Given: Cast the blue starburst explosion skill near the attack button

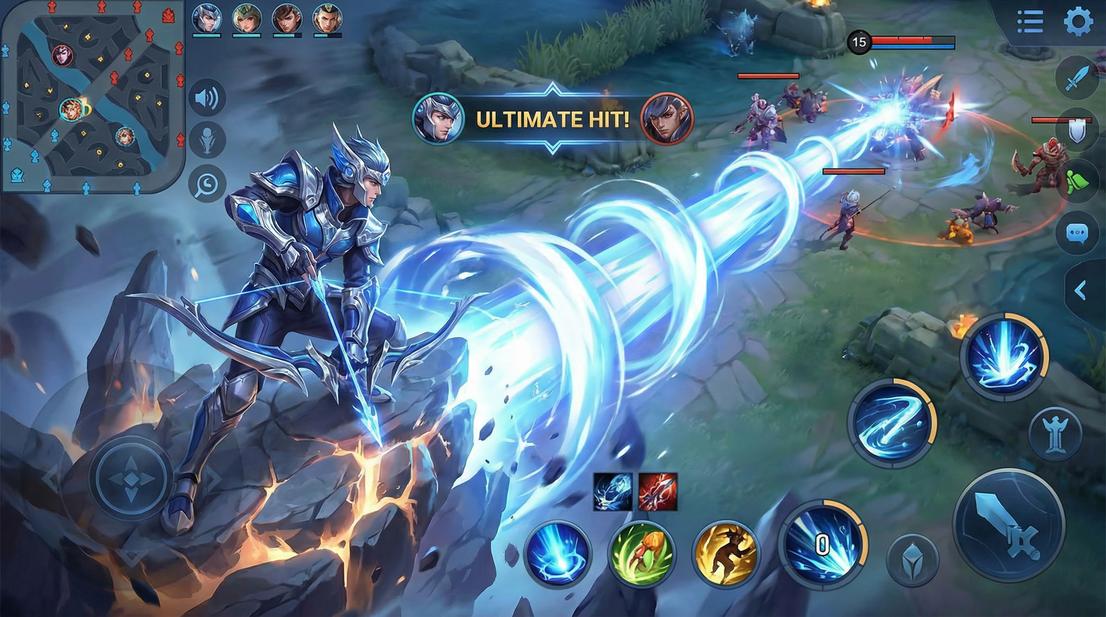Looking at the screenshot, I should [x=1004, y=357].
